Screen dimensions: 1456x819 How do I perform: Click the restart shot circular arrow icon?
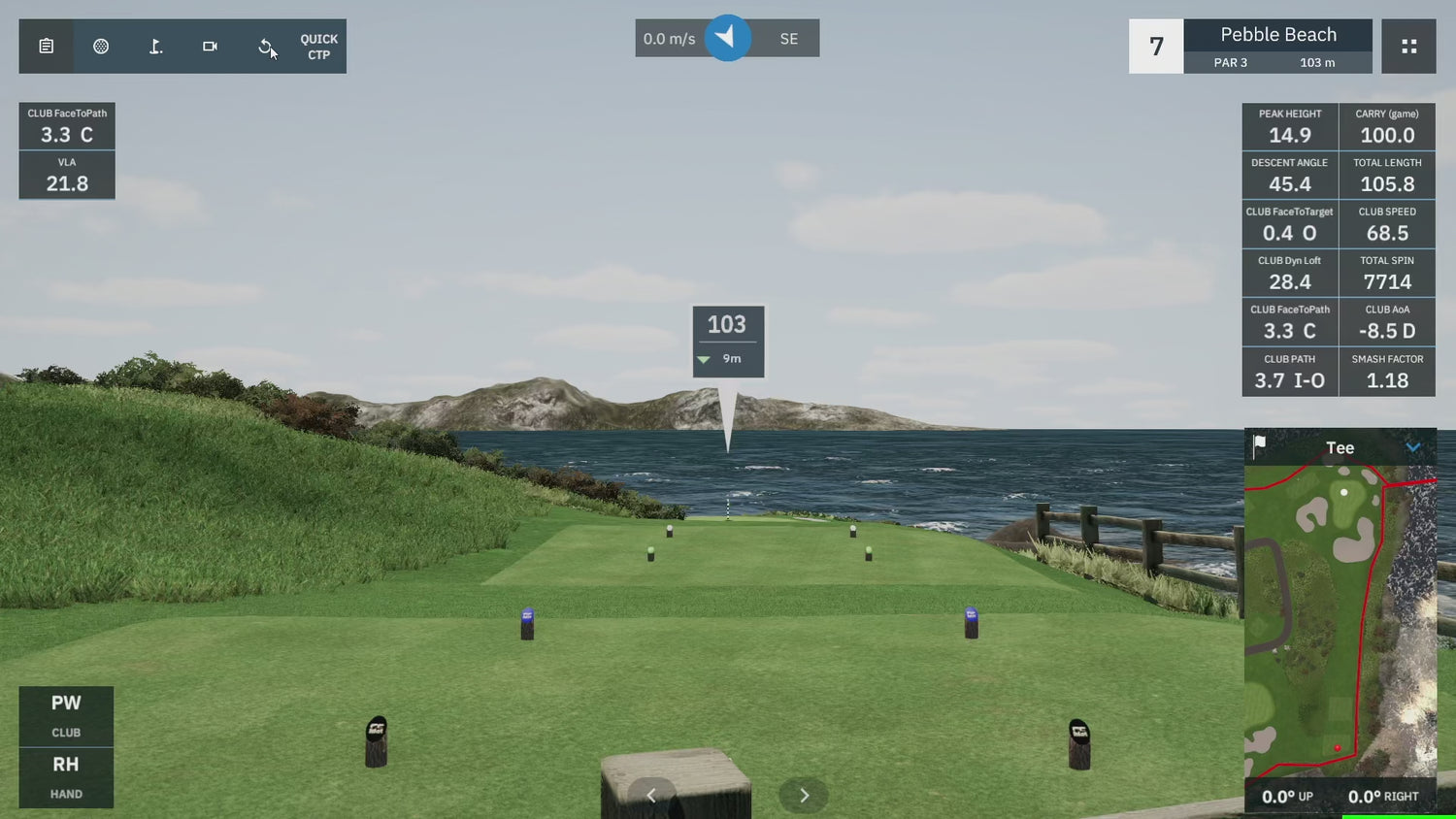[264, 46]
